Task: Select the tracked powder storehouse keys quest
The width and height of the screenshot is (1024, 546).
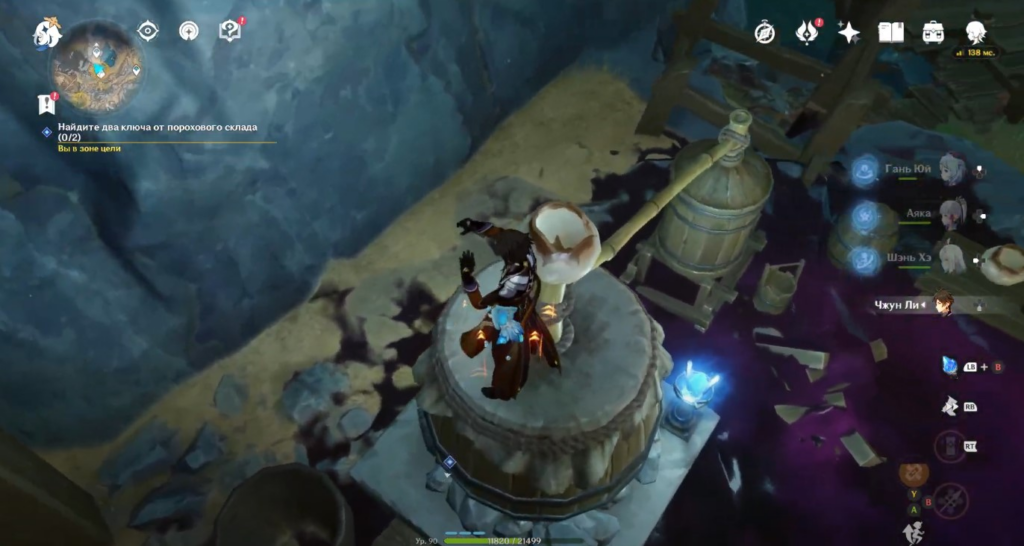Action: pos(157,128)
